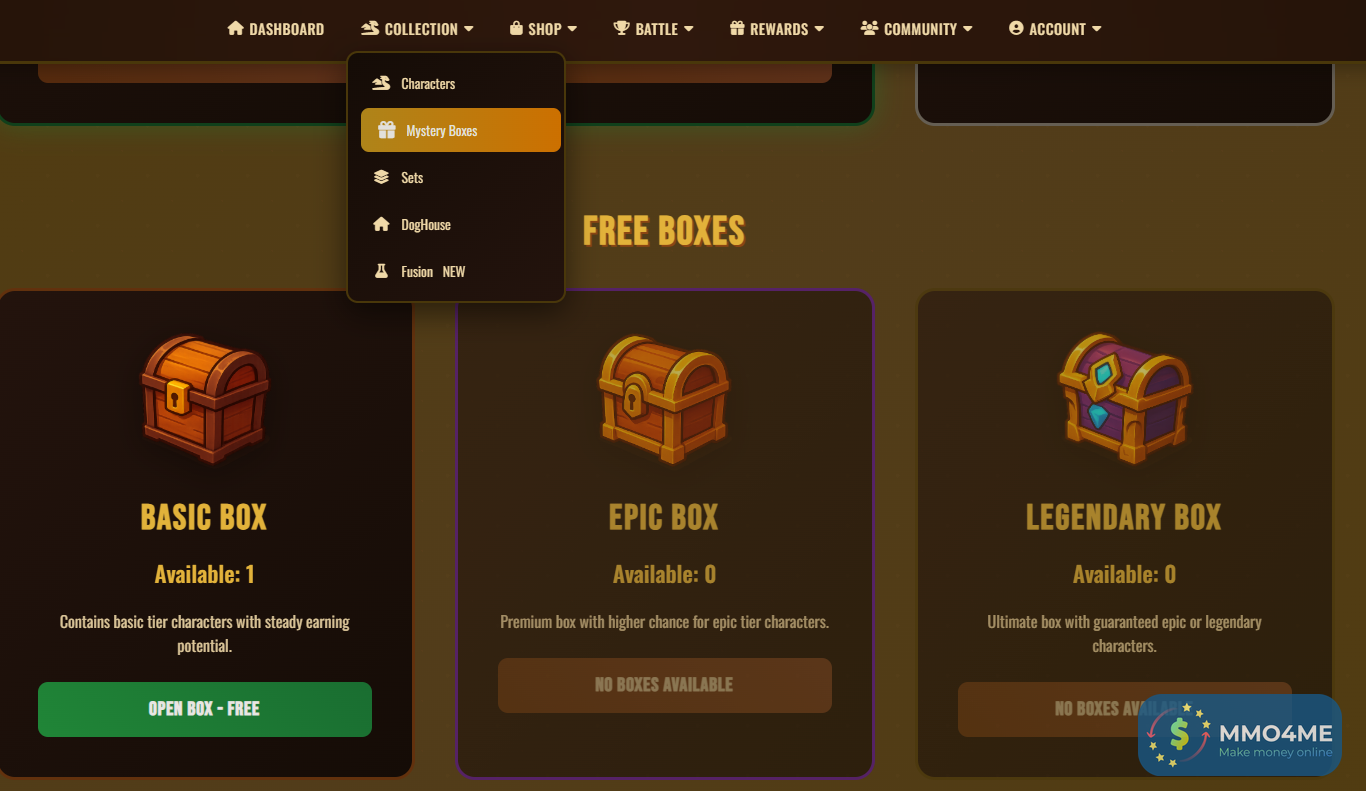Go to the Dashboard page

tap(276, 29)
